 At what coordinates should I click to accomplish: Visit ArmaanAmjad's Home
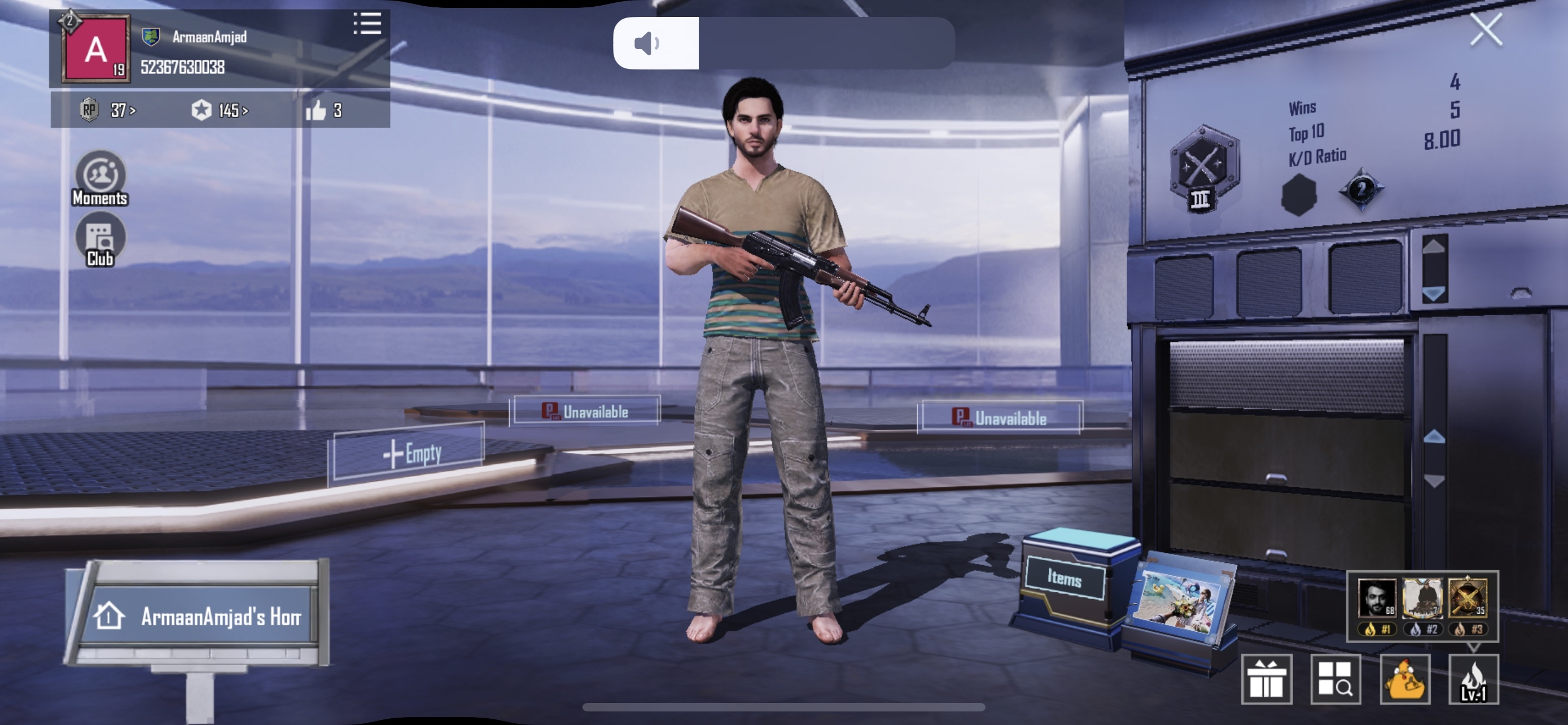[201, 615]
